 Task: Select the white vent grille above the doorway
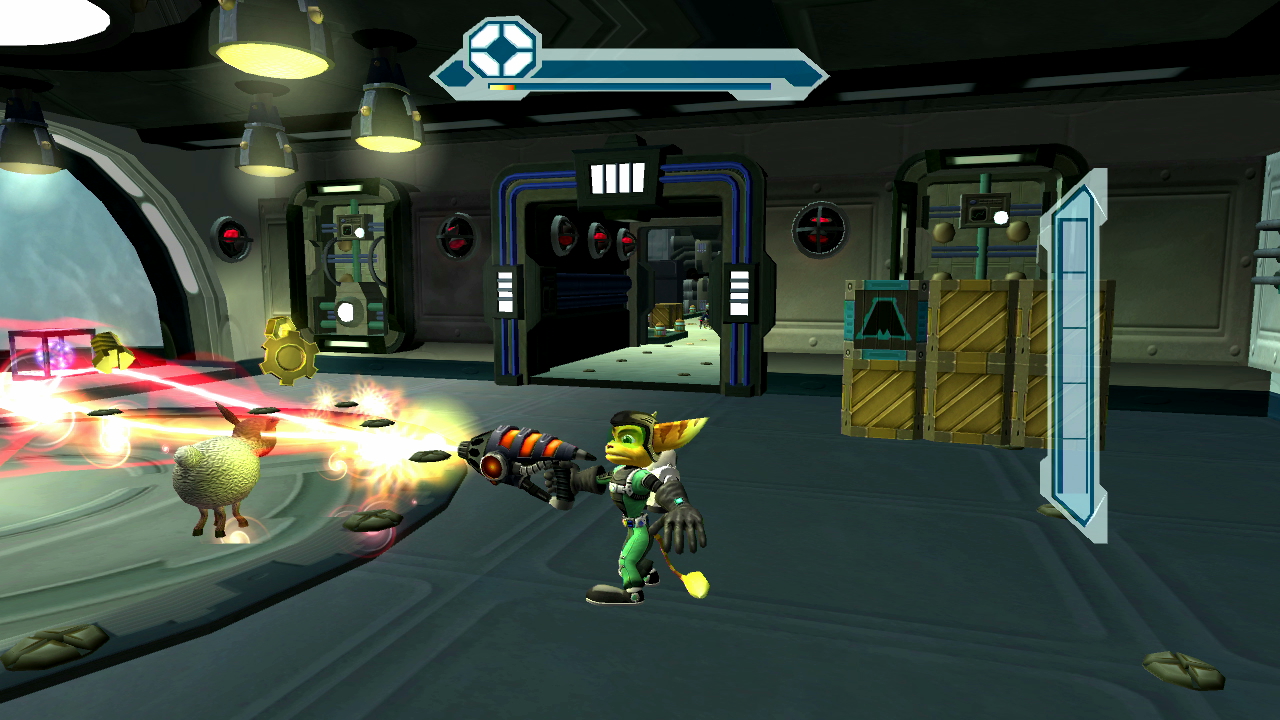(x=615, y=177)
